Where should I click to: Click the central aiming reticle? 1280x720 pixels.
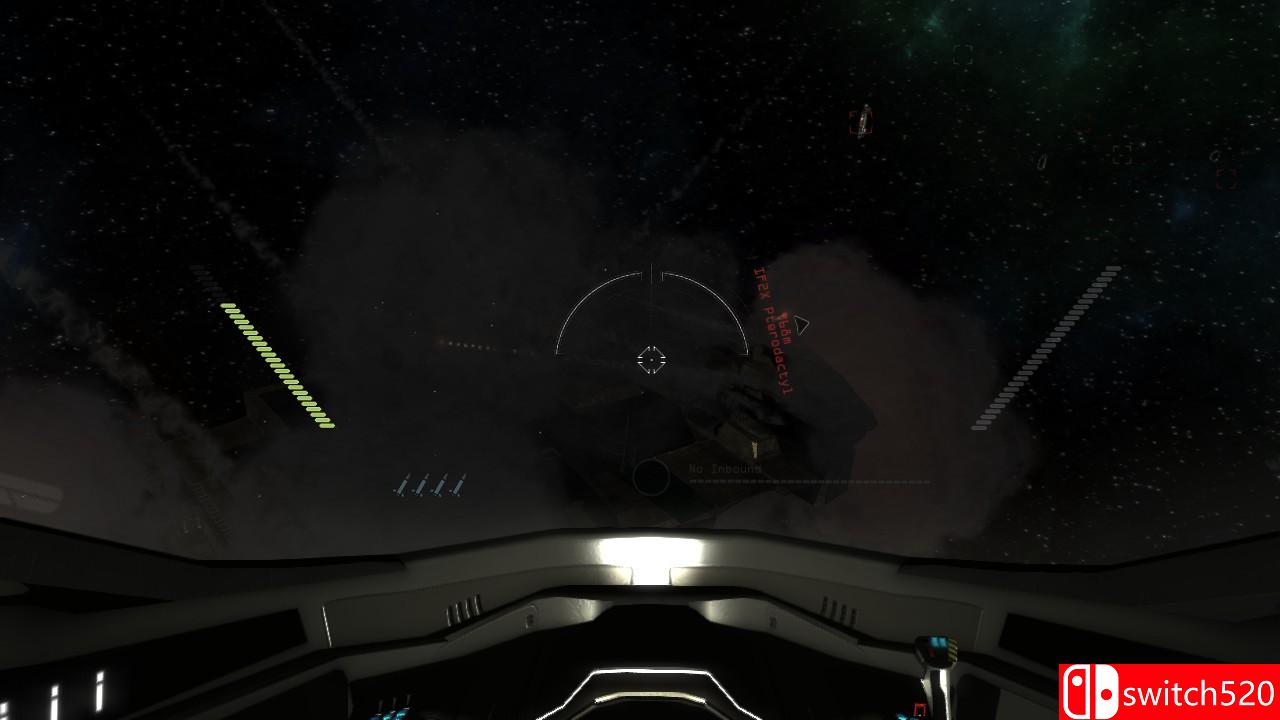(652, 358)
